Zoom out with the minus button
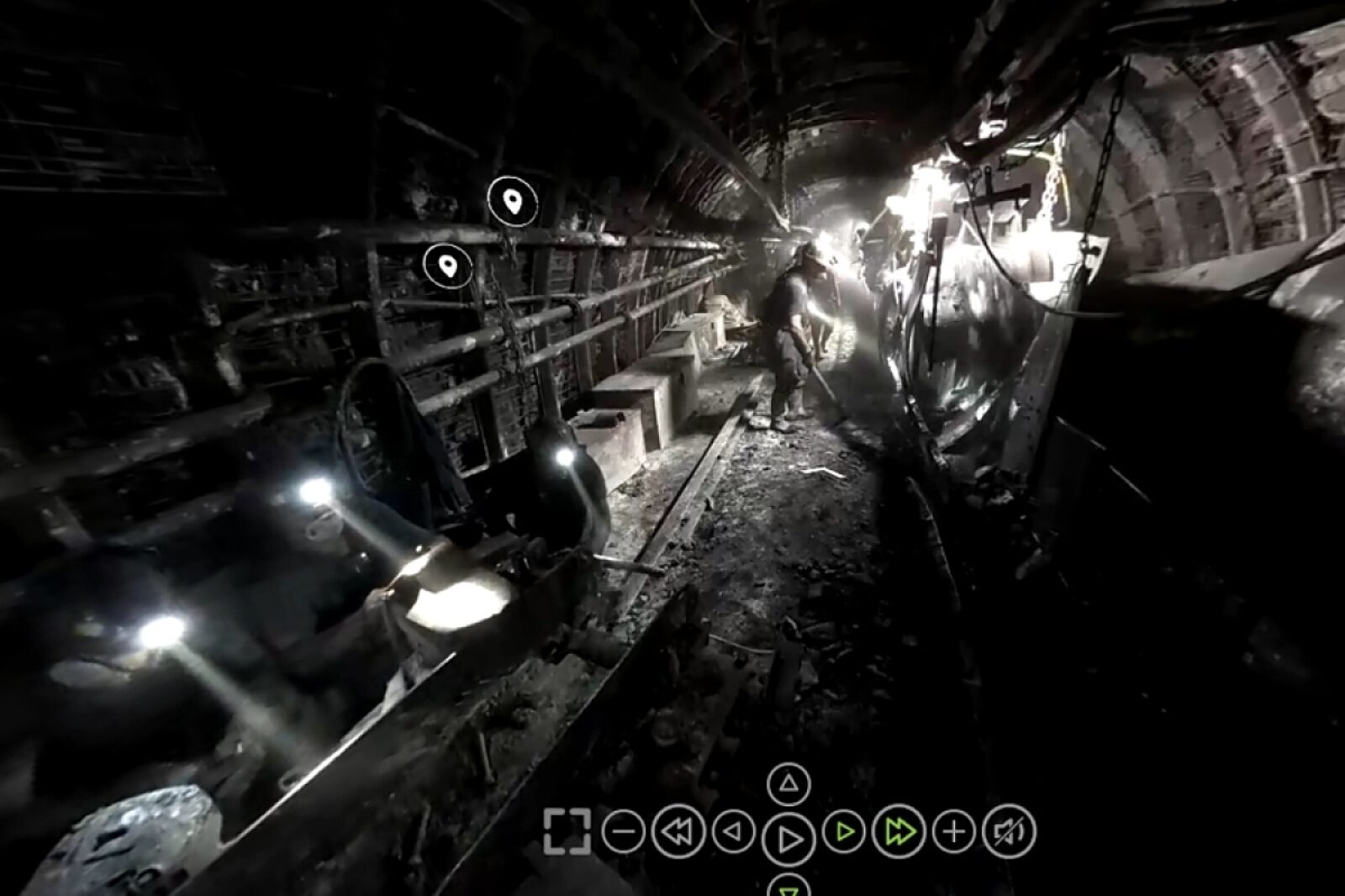 click(x=623, y=832)
